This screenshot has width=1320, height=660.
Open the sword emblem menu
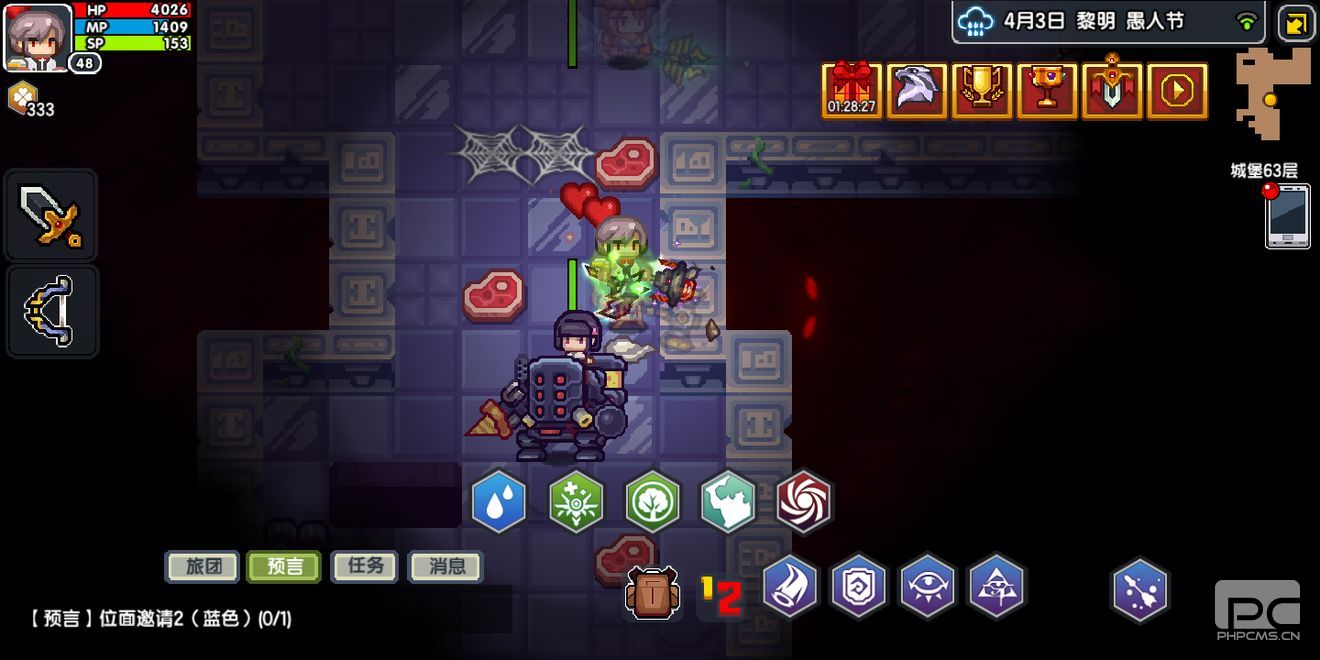1112,91
